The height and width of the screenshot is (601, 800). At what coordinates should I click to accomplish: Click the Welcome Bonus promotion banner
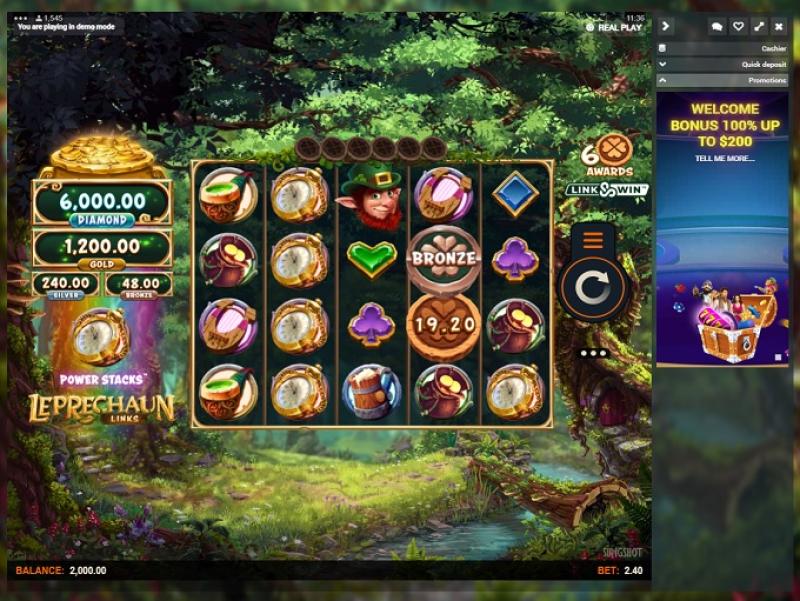point(724,229)
